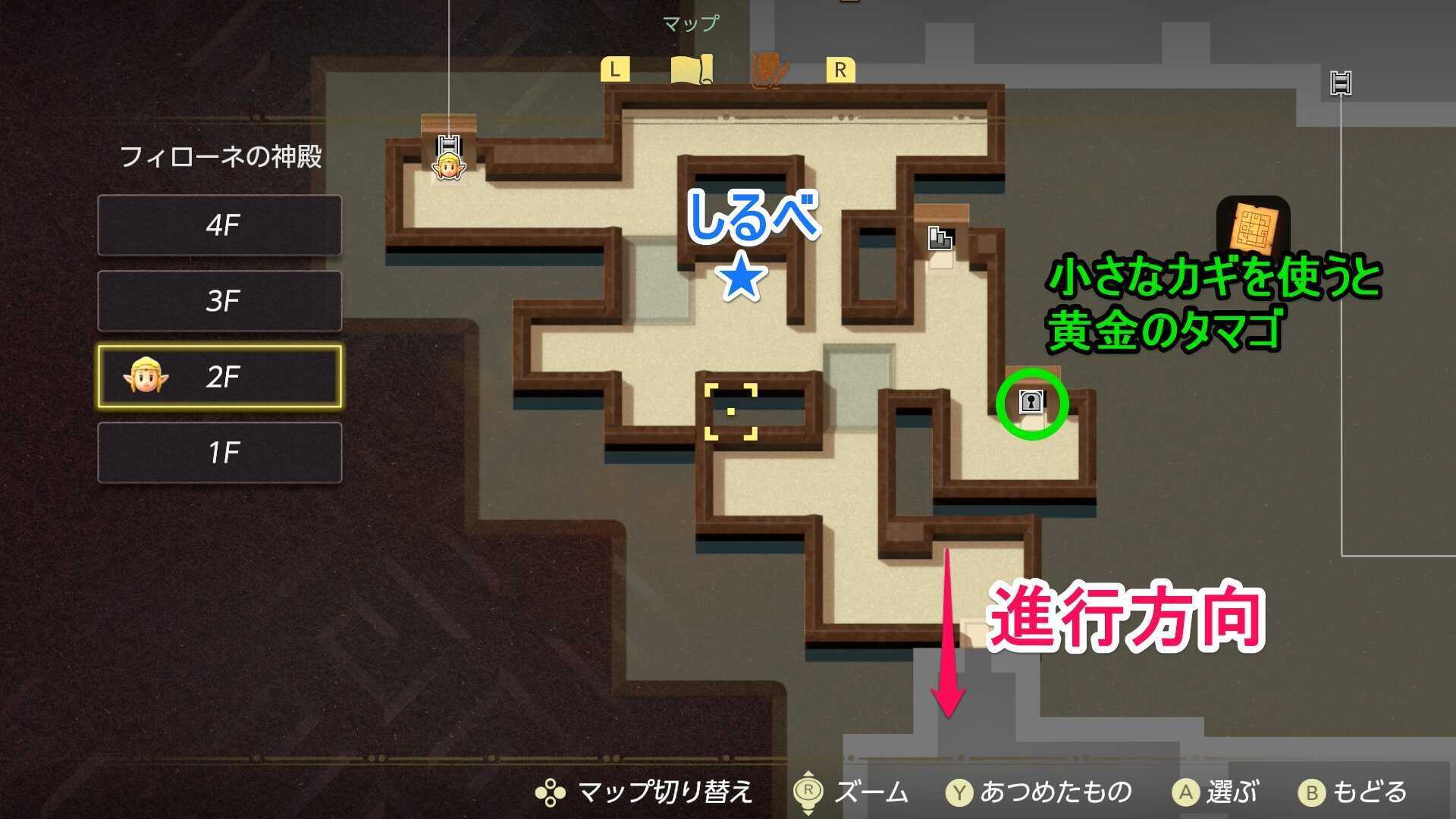
Task: Open the quill notes tab icon
Action: tap(769, 69)
